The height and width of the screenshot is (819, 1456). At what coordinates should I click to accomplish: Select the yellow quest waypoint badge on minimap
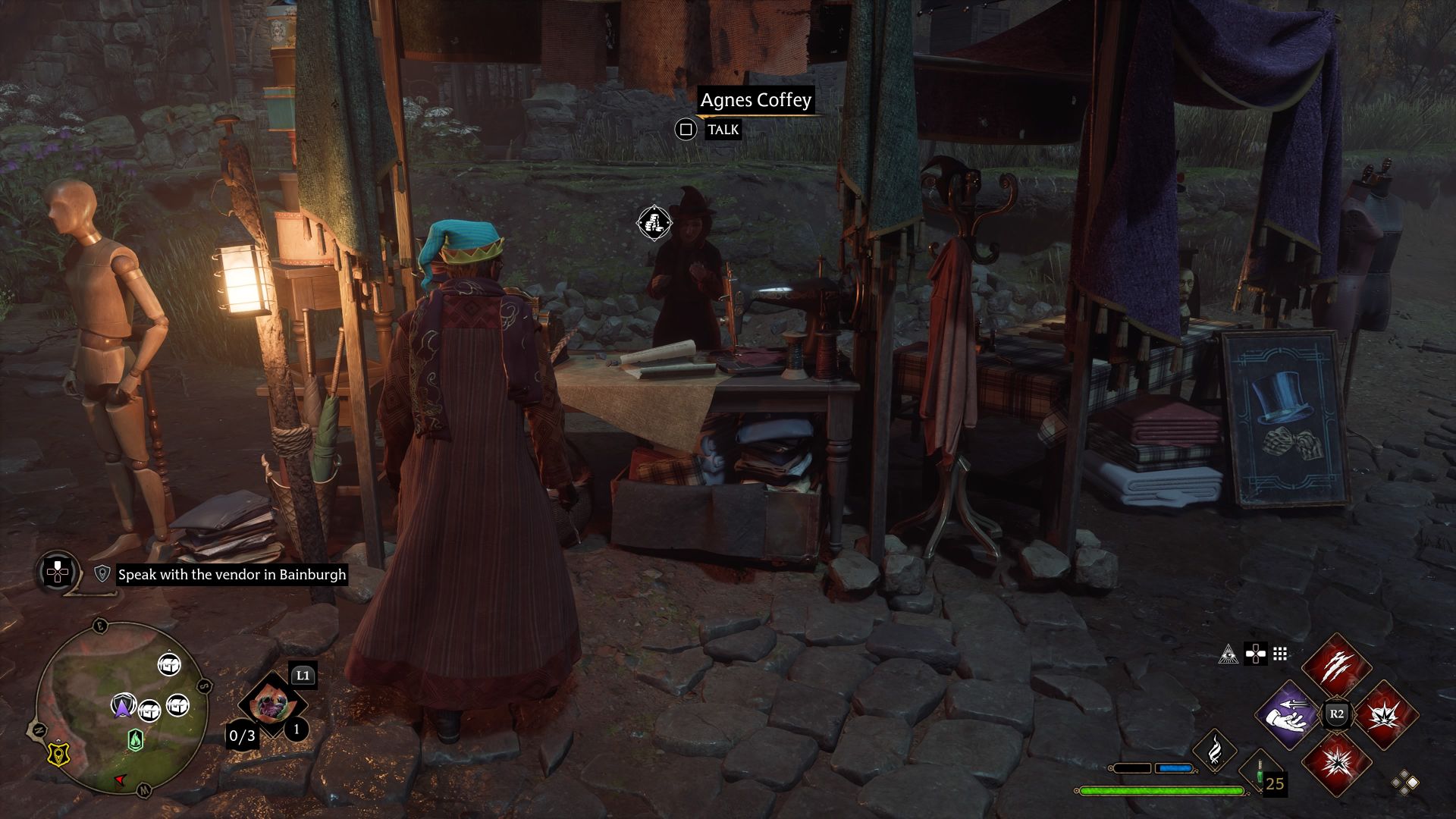pos(58,753)
